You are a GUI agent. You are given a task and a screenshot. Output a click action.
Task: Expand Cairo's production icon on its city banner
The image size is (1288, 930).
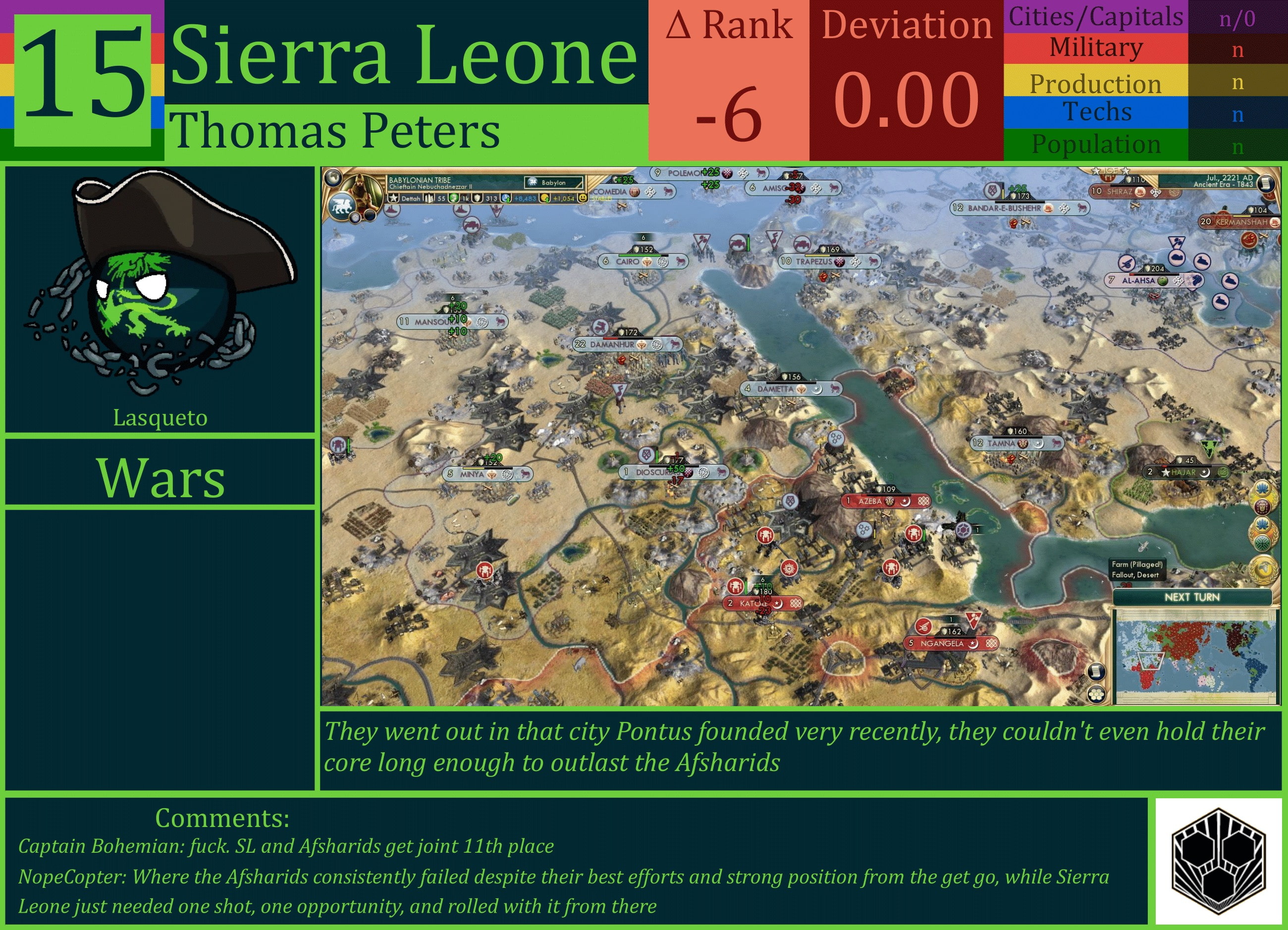click(x=647, y=262)
